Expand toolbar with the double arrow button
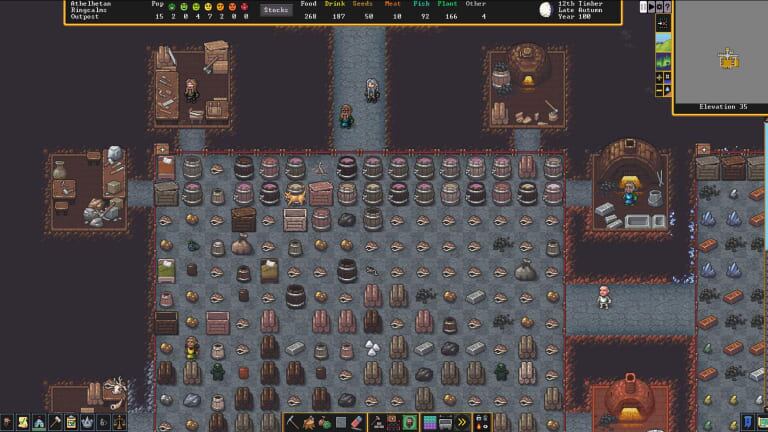The image size is (768, 432). (462, 422)
